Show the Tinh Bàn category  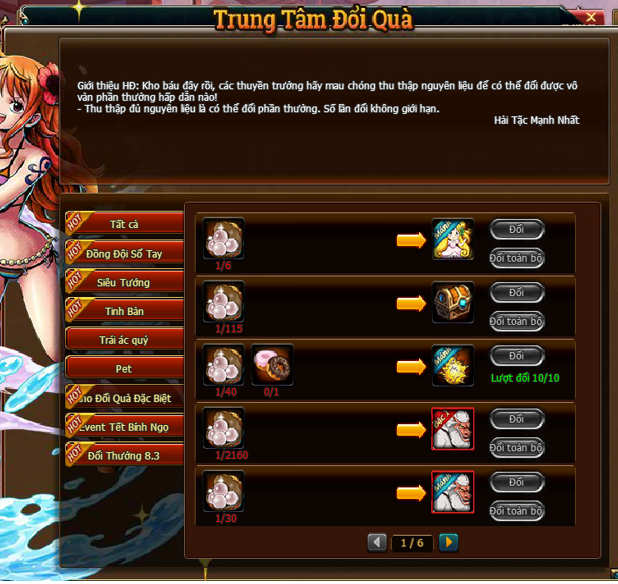[x=125, y=311]
